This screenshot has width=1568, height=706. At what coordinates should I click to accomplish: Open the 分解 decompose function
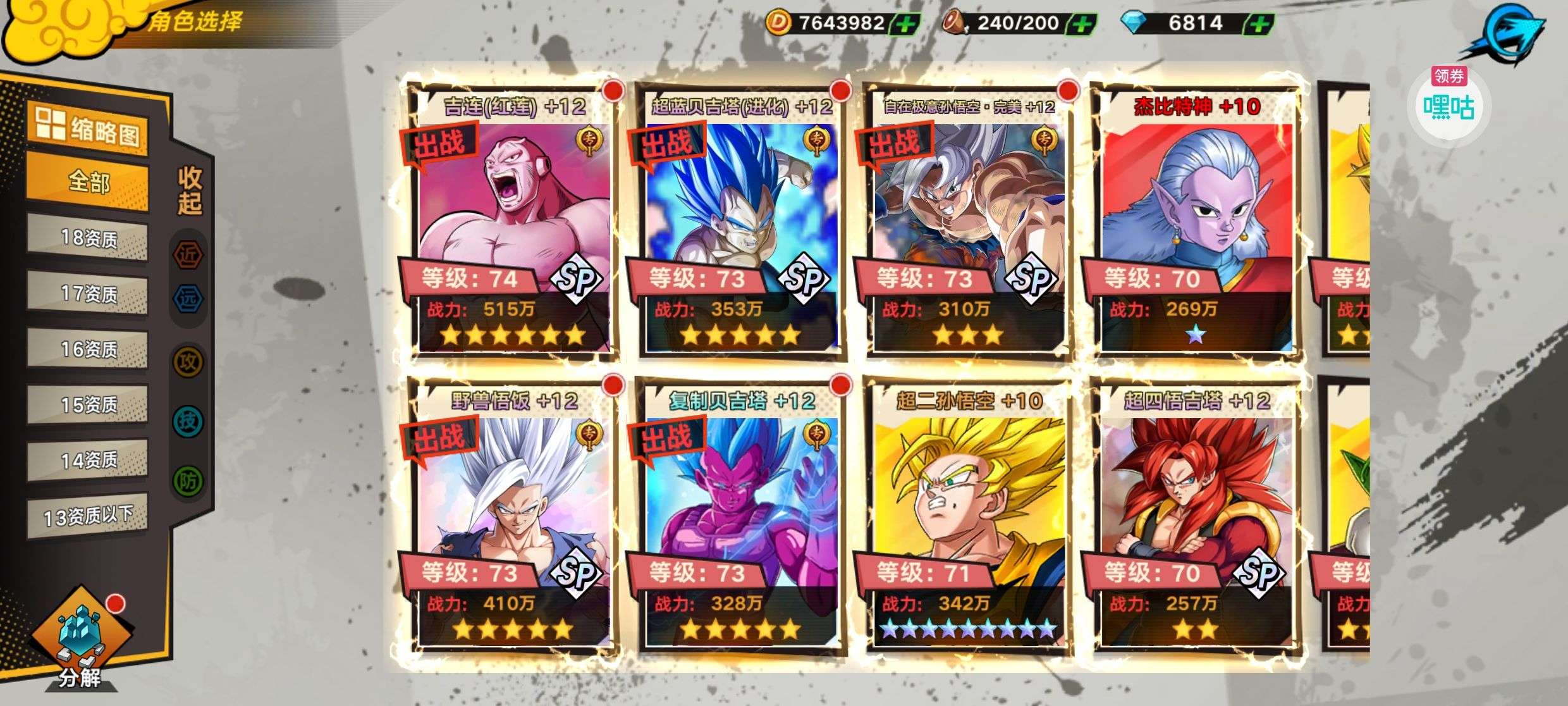pyautogui.click(x=80, y=639)
